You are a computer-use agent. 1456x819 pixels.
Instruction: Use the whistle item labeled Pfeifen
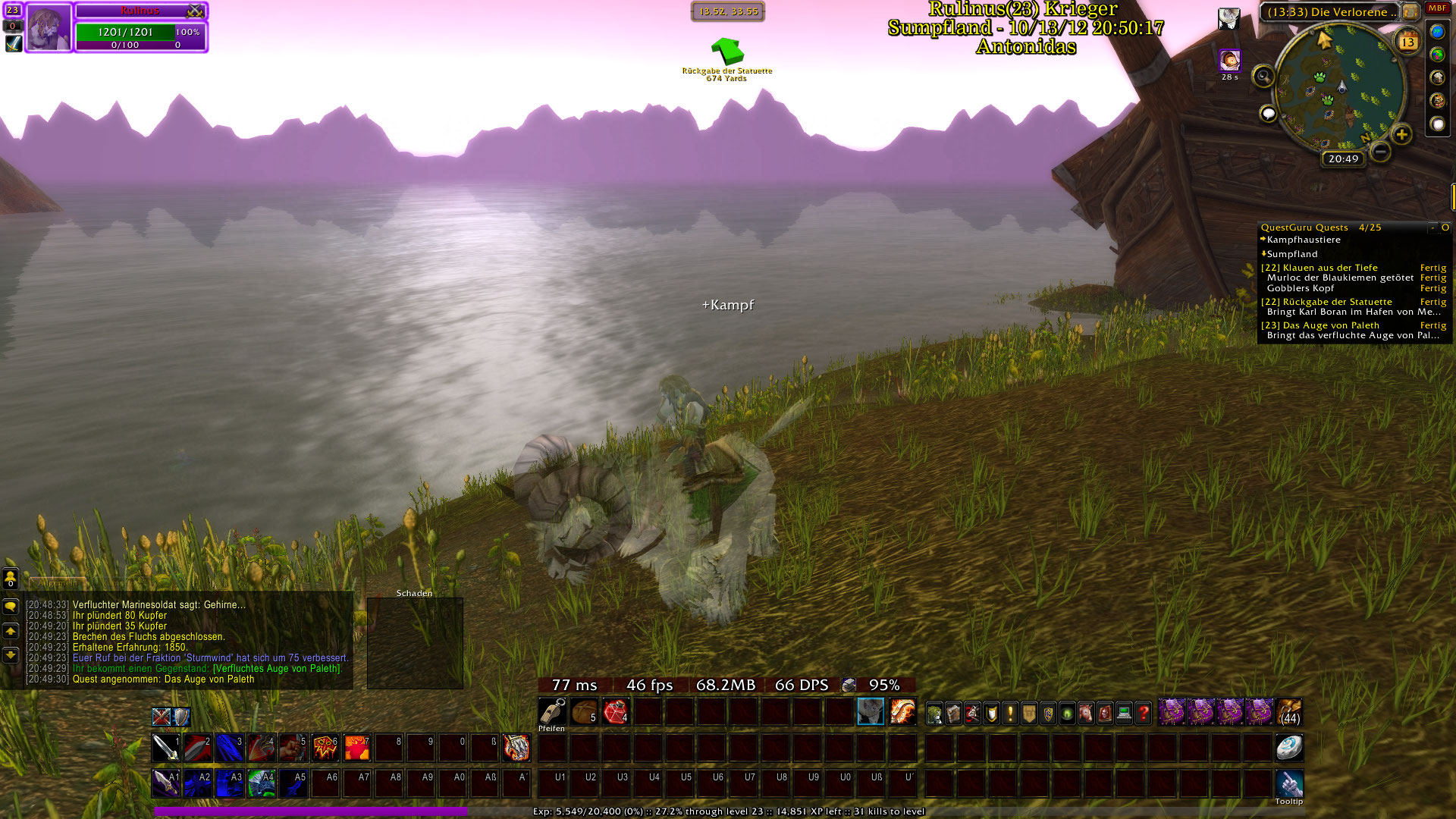[551, 712]
